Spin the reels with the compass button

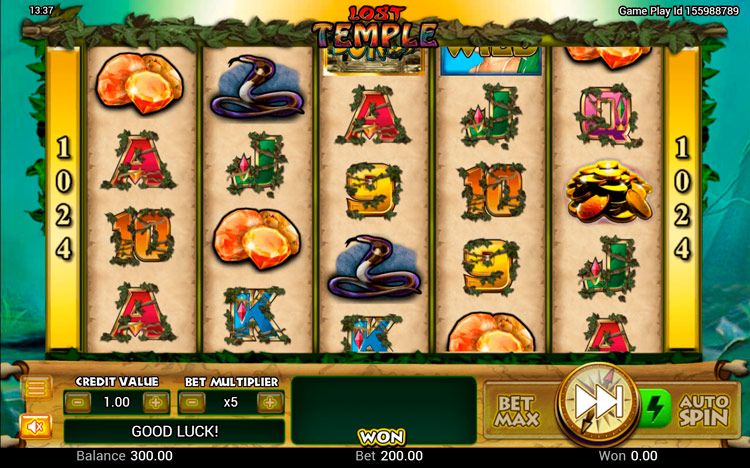point(596,404)
